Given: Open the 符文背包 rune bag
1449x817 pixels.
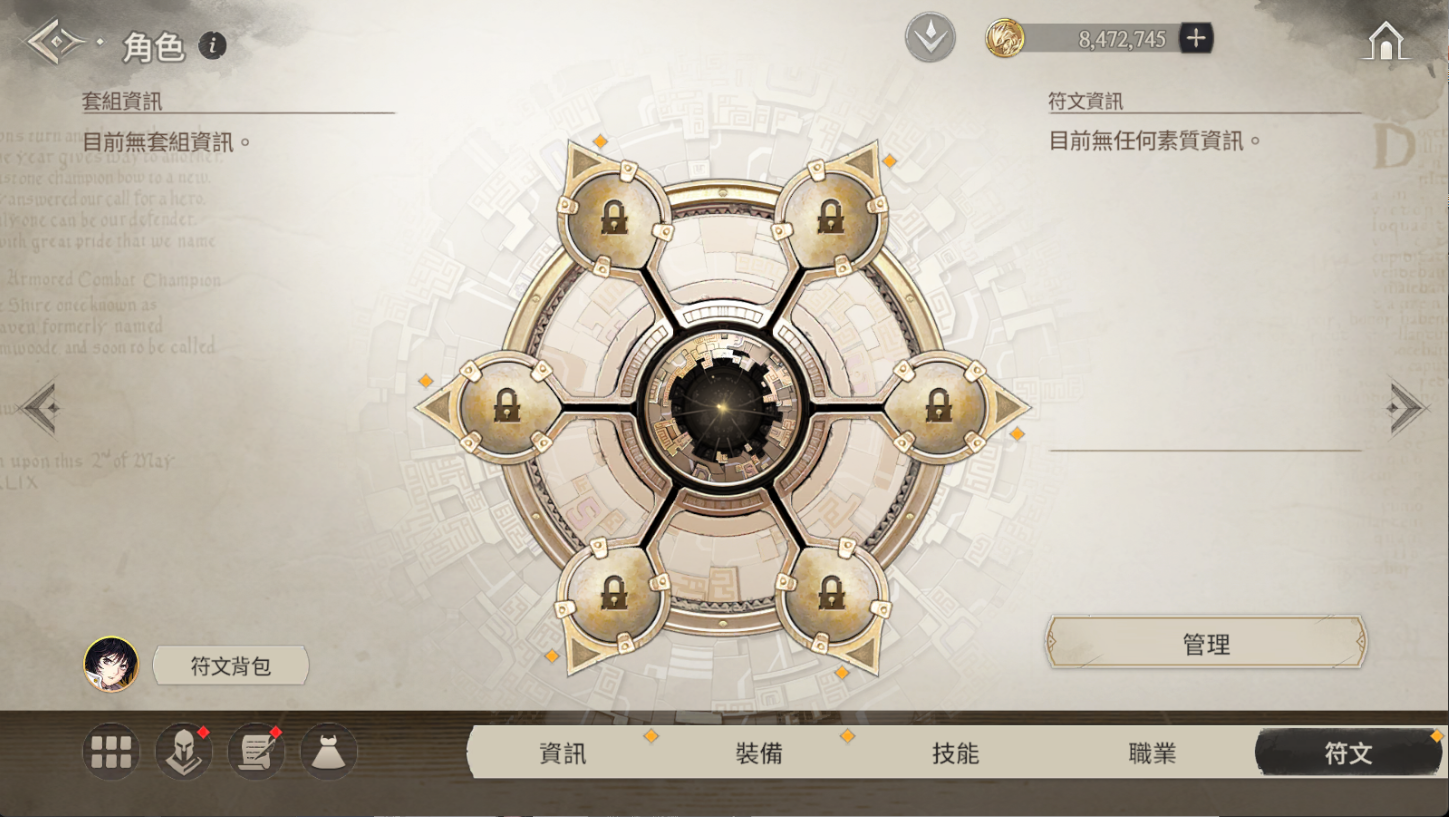Looking at the screenshot, I should click(231, 666).
